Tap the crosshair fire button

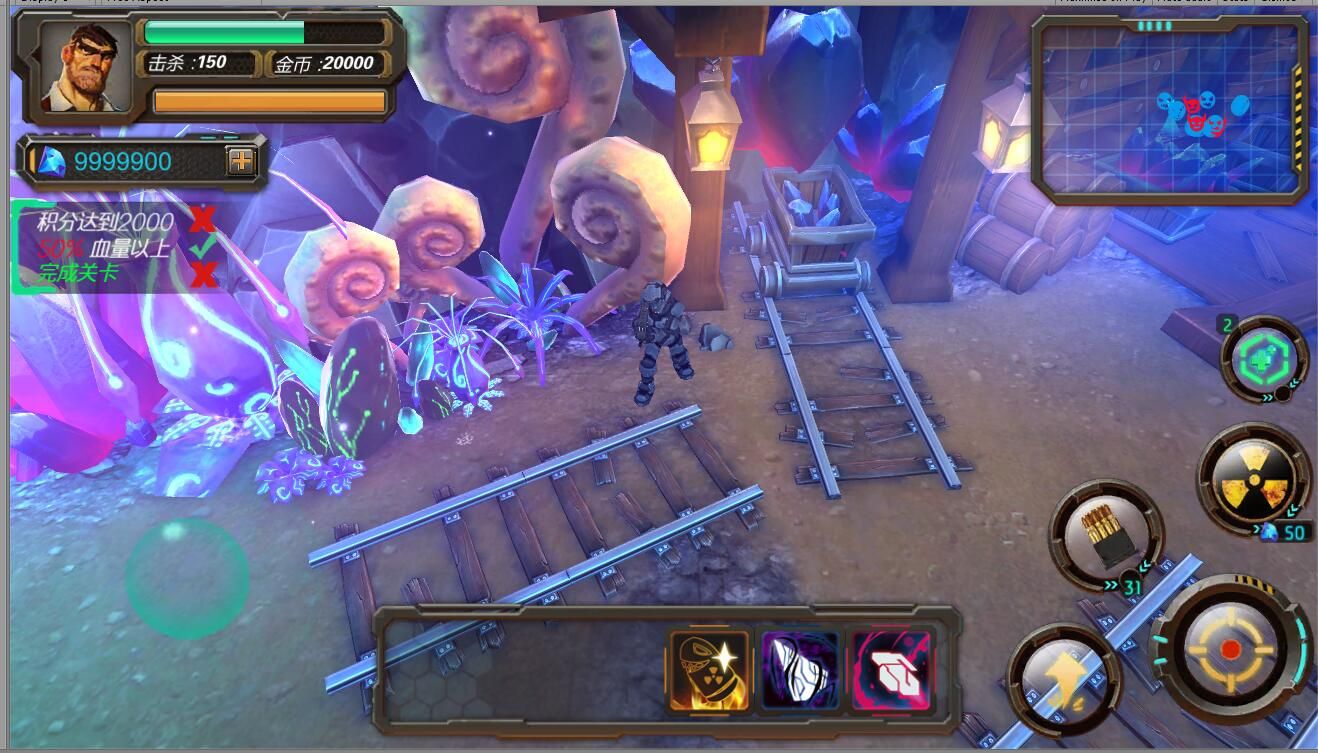pyautogui.click(x=1230, y=650)
